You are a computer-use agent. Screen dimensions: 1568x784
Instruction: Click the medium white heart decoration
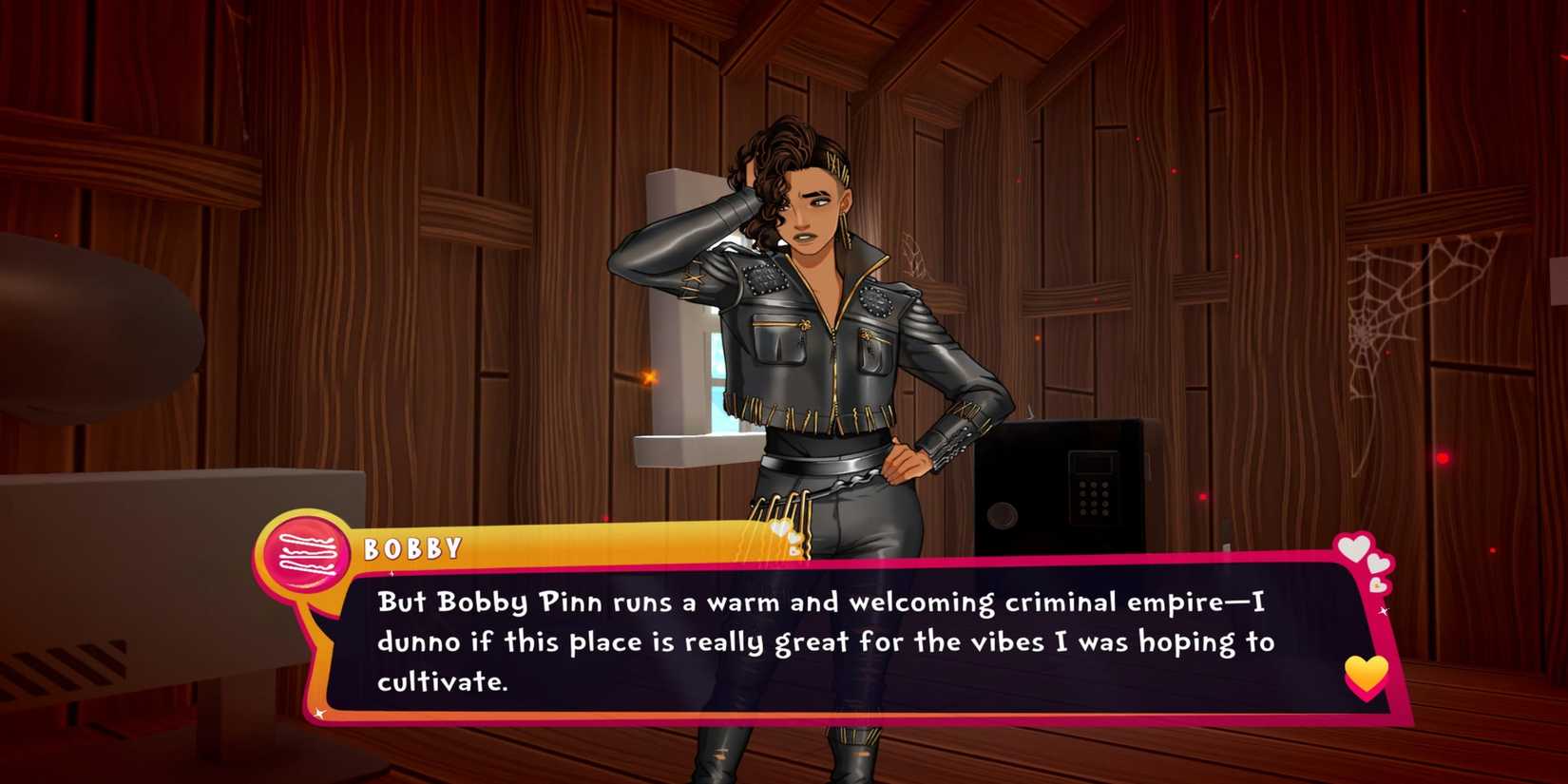coord(1377,564)
